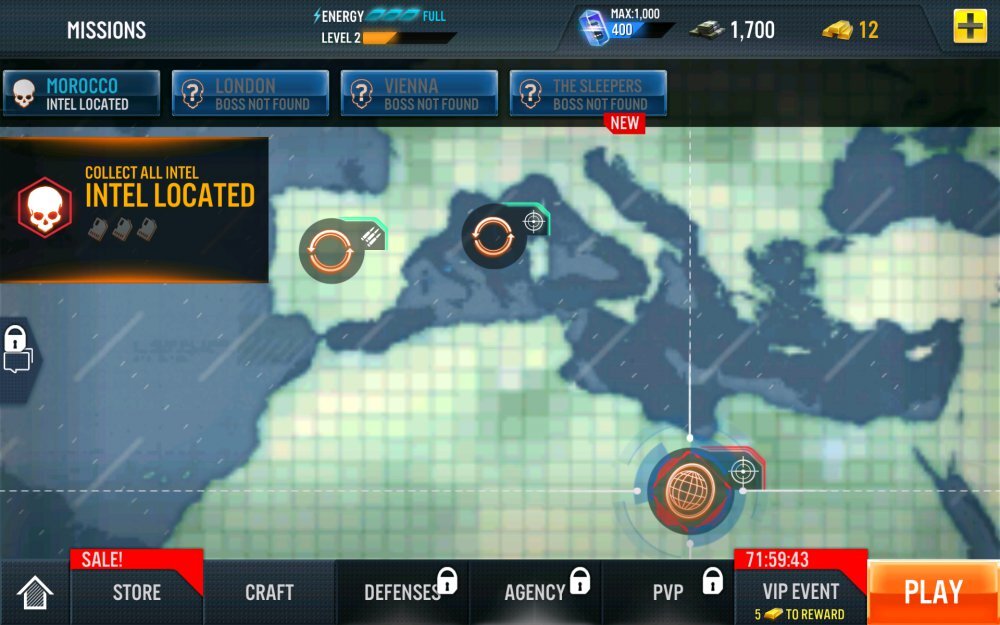Screen dimensions: 1000x625
Task: Start the mission with the PLAY button
Action: coord(933,592)
